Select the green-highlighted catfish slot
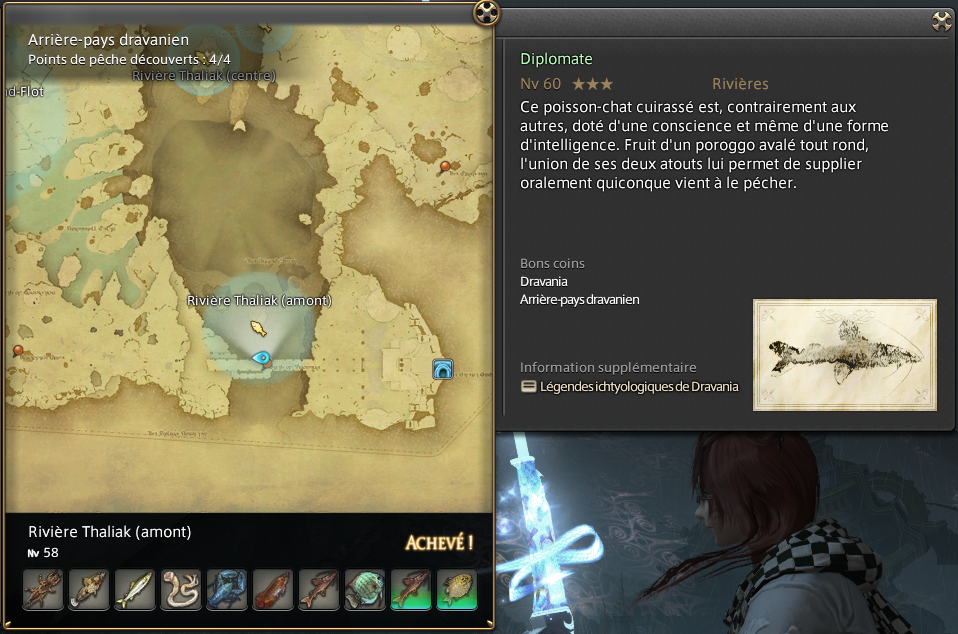958x634 pixels. pos(411,590)
